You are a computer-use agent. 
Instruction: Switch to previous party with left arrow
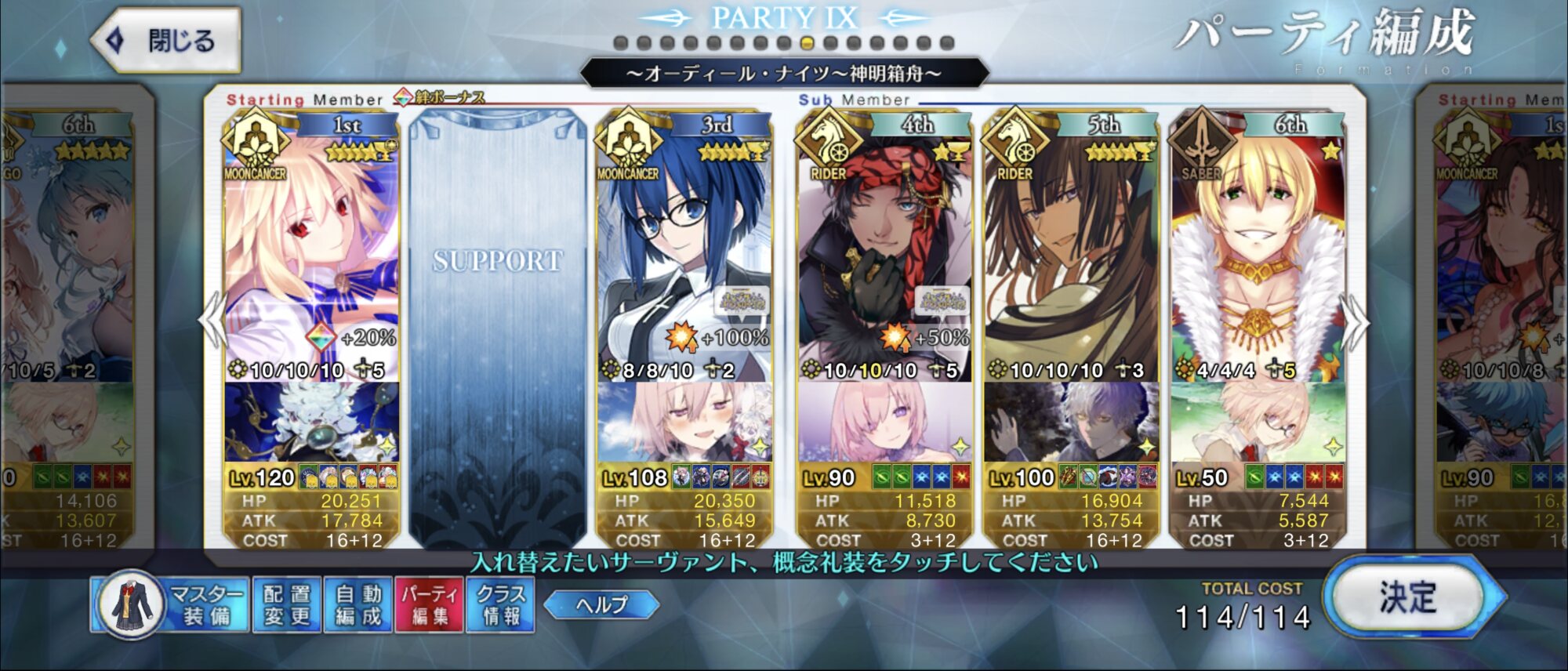pos(212,321)
